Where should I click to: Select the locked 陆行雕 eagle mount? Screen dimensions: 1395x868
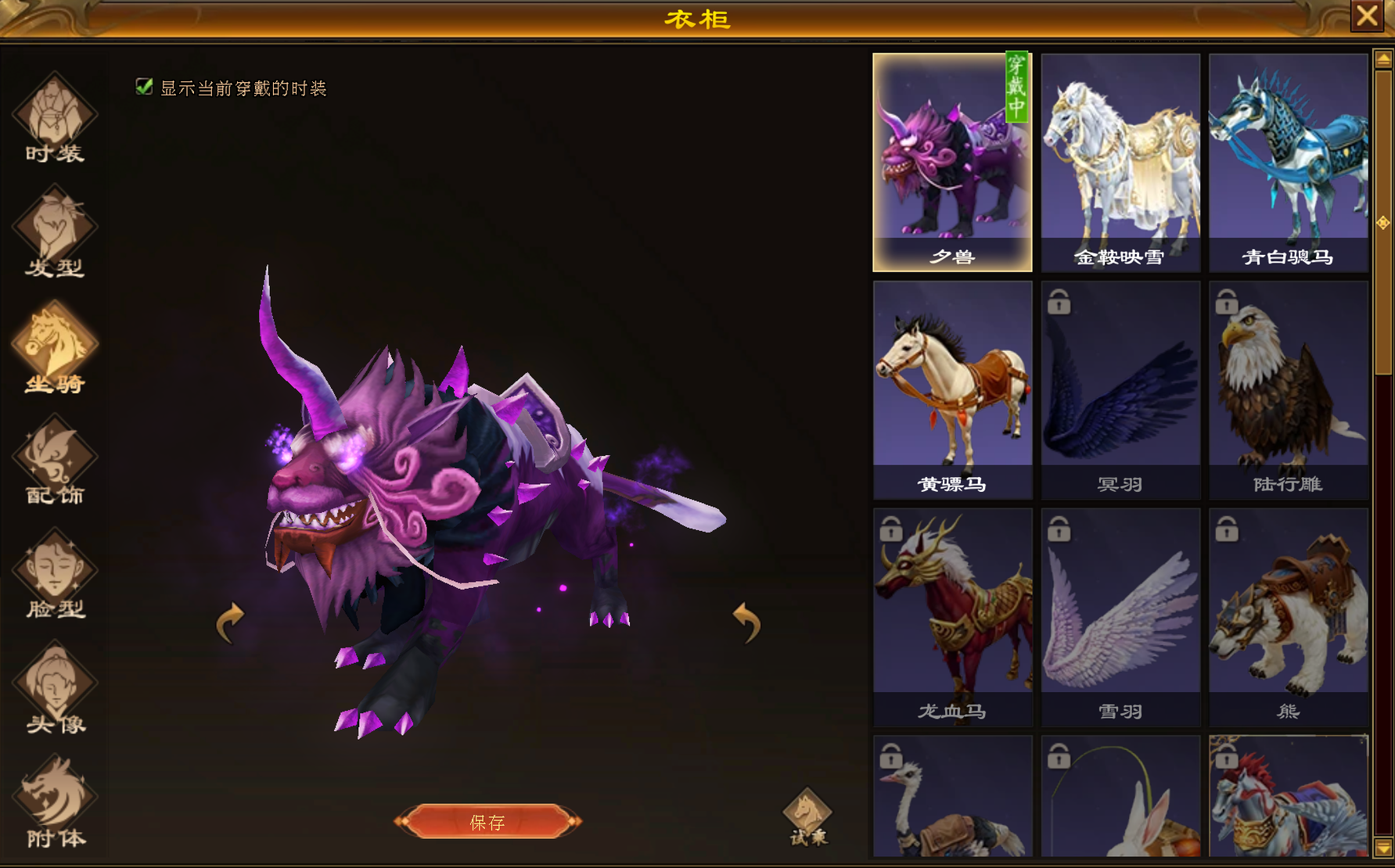click(x=1288, y=389)
